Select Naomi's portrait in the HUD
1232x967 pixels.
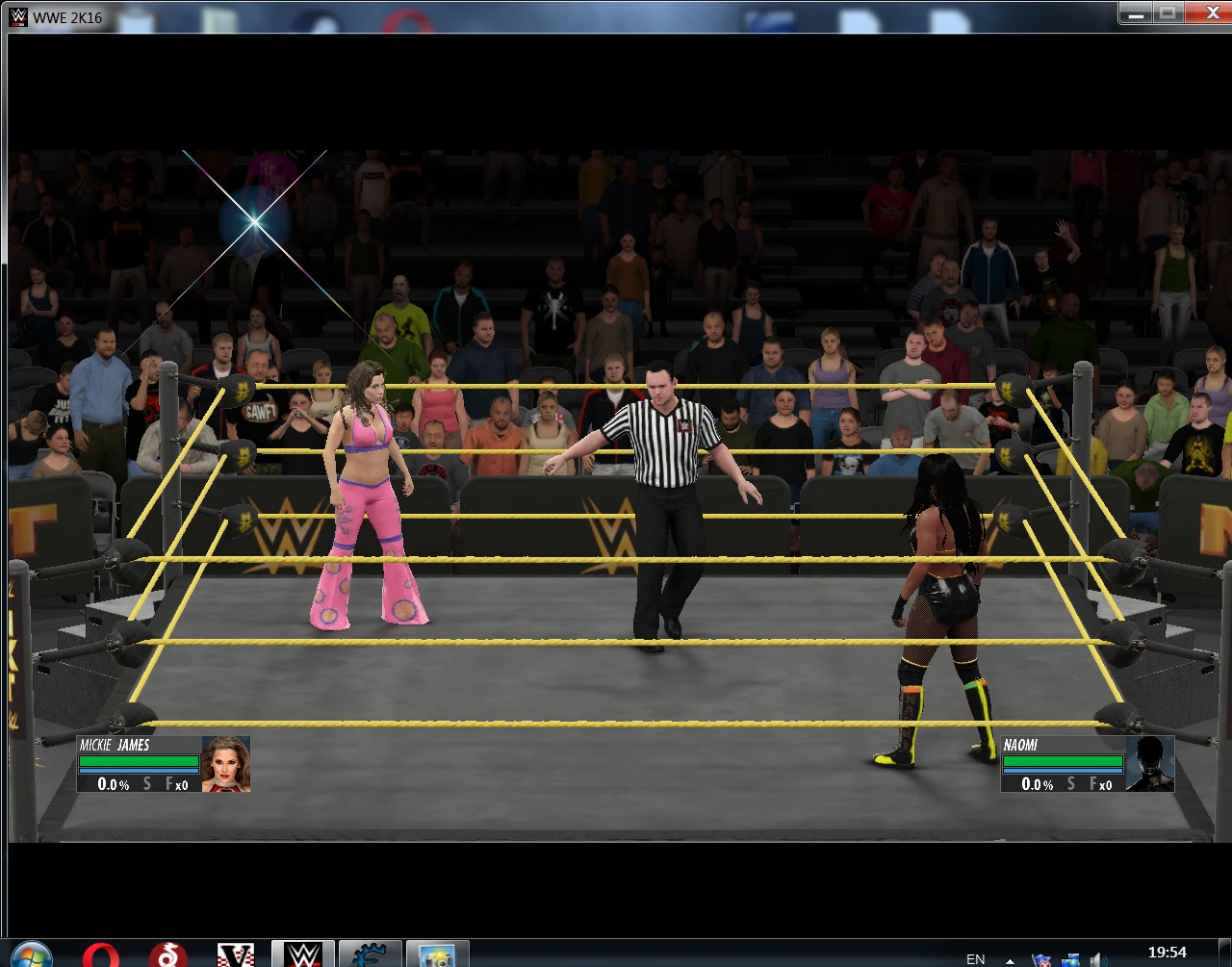coord(1150,763)
